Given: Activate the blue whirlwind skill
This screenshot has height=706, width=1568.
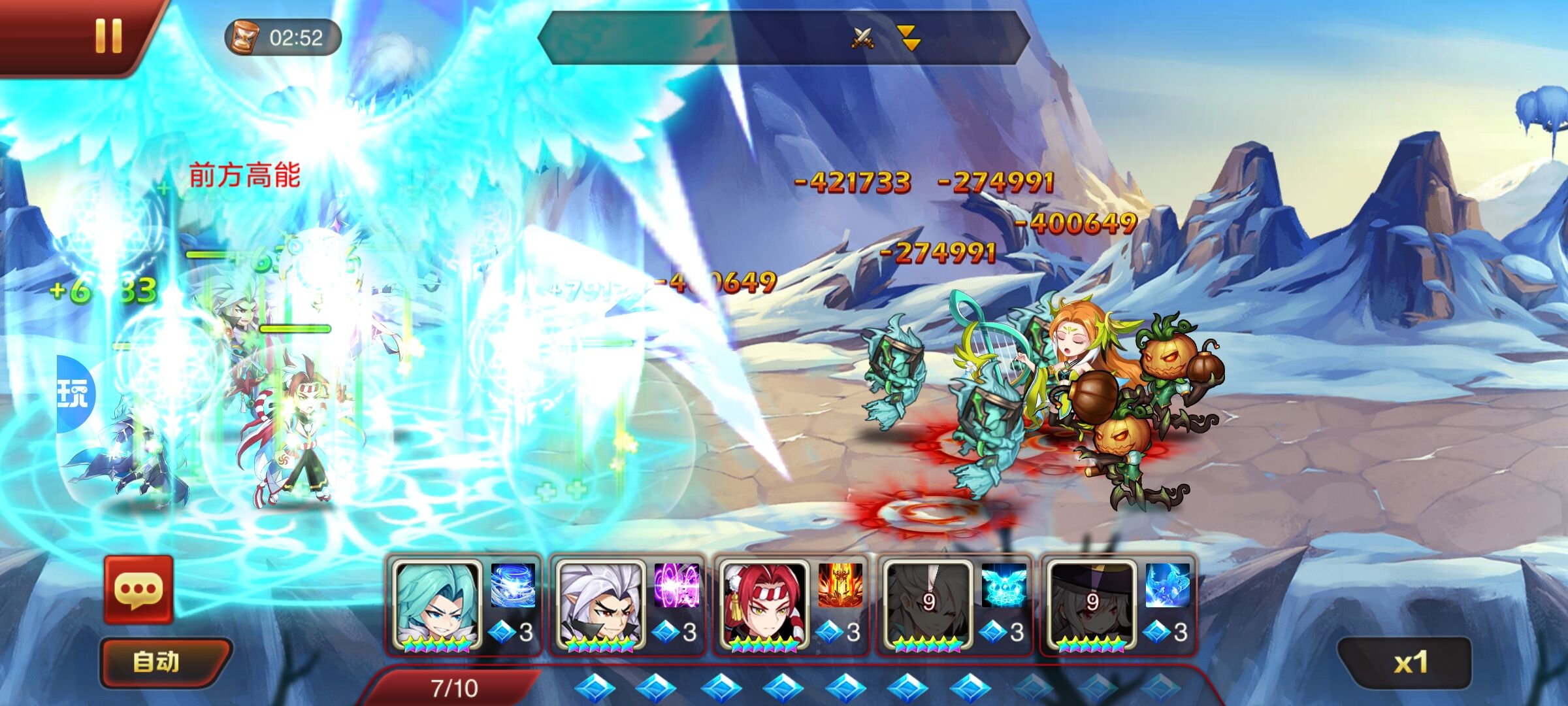Looking at the screenshot, I should coord(513,585).
